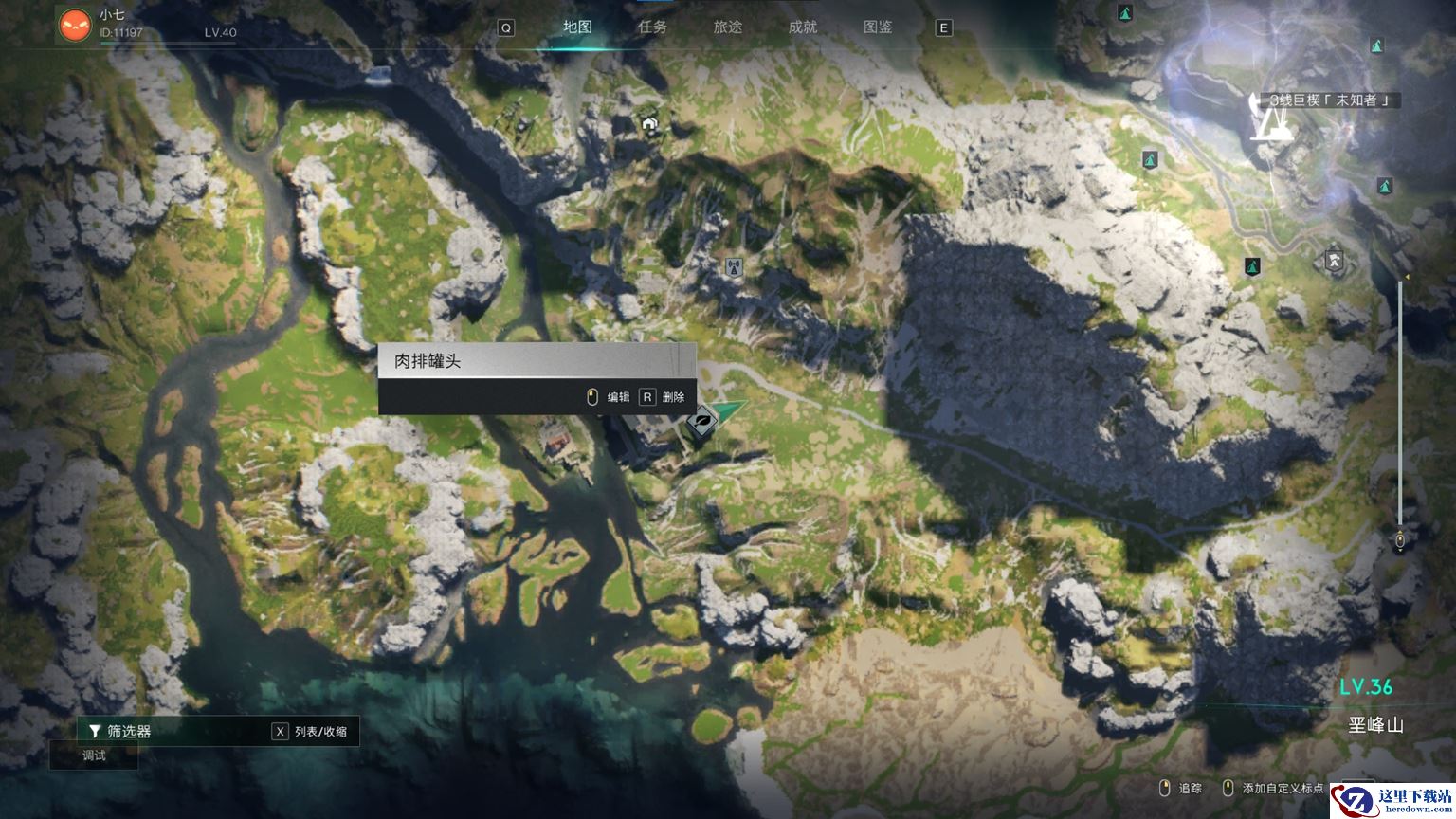Select the soldier shield map marker
This screenshot has width=1456, height=819.
pos(1334,258)
